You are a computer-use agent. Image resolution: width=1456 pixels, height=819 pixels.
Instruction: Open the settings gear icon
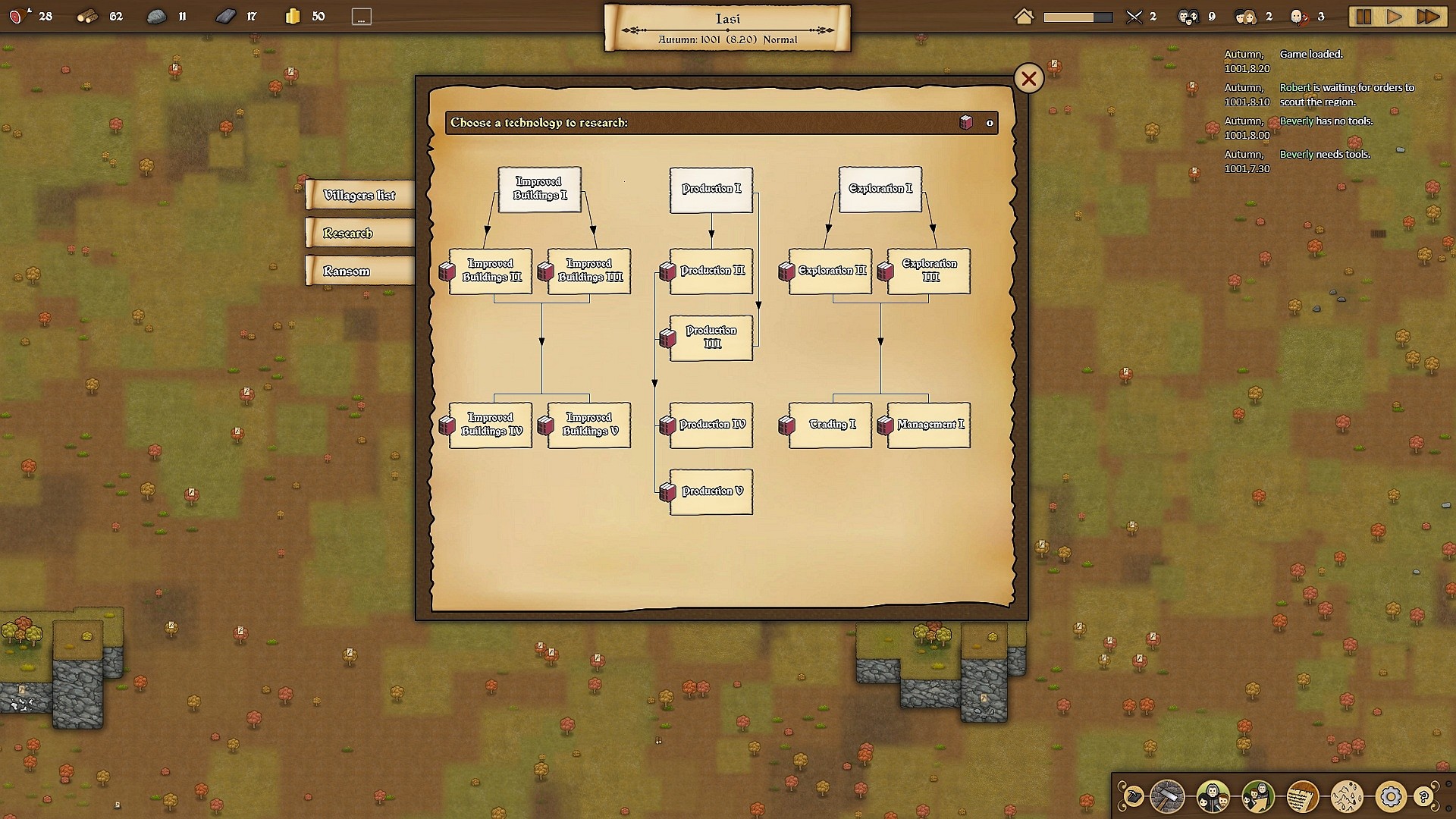[1391, 796]
